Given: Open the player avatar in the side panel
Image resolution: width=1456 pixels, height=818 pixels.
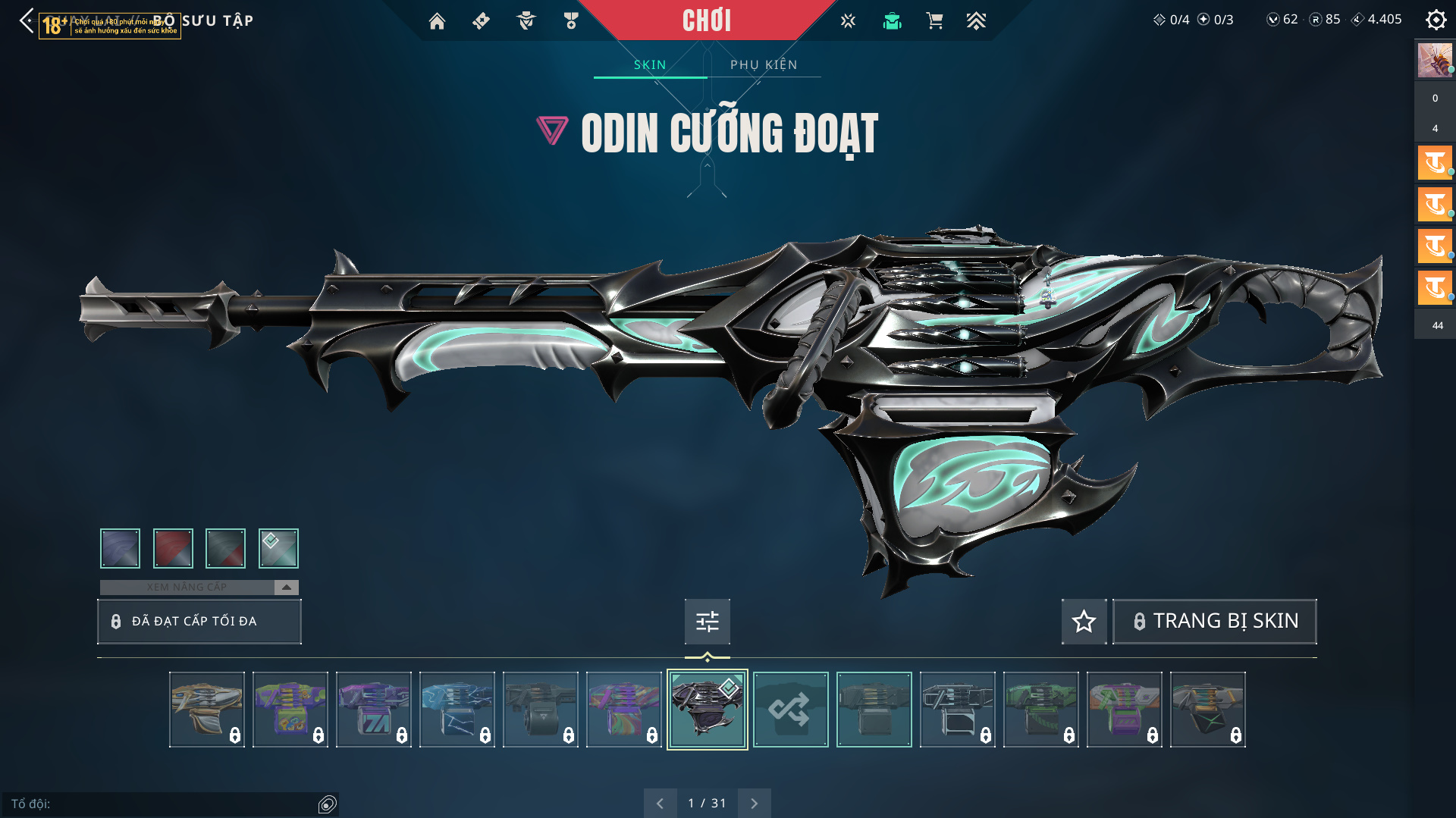Looking at the screenshot, I should [x=1435, y=61].
